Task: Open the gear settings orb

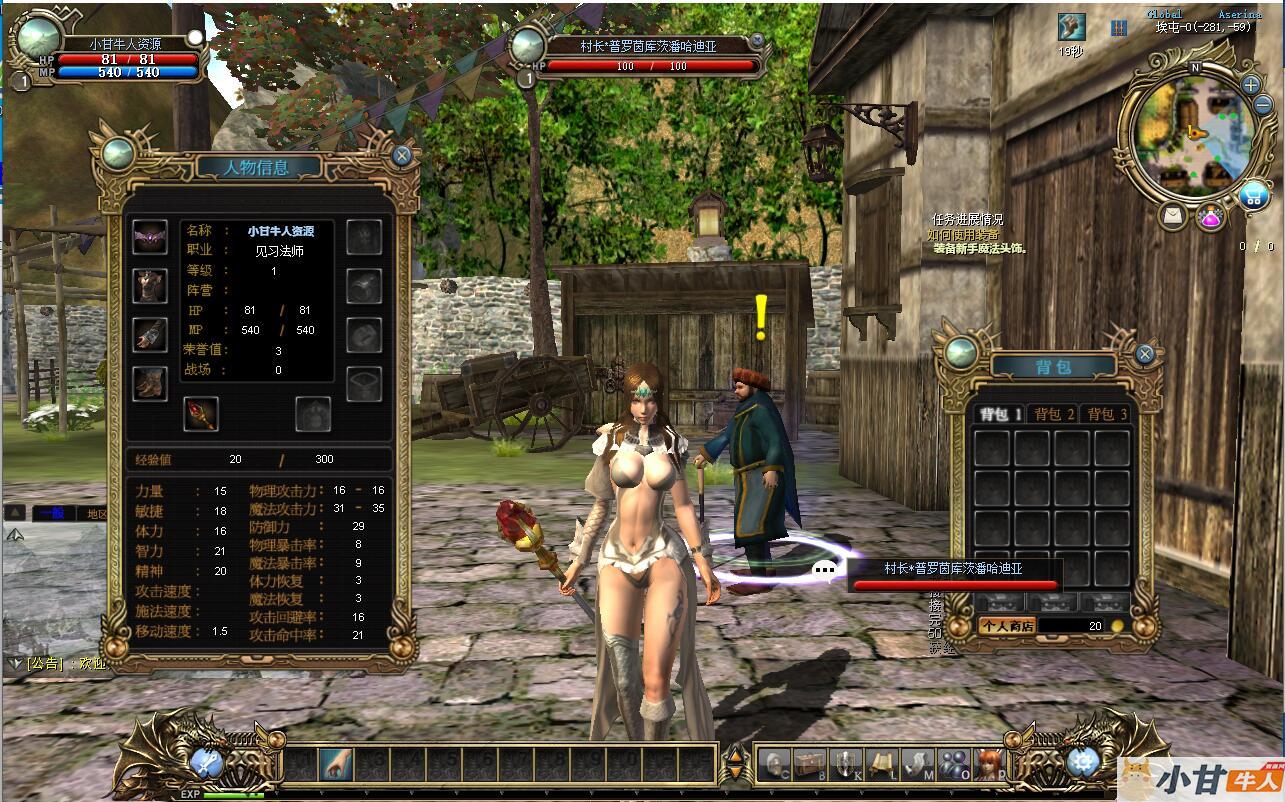Action: (1081, 763)
